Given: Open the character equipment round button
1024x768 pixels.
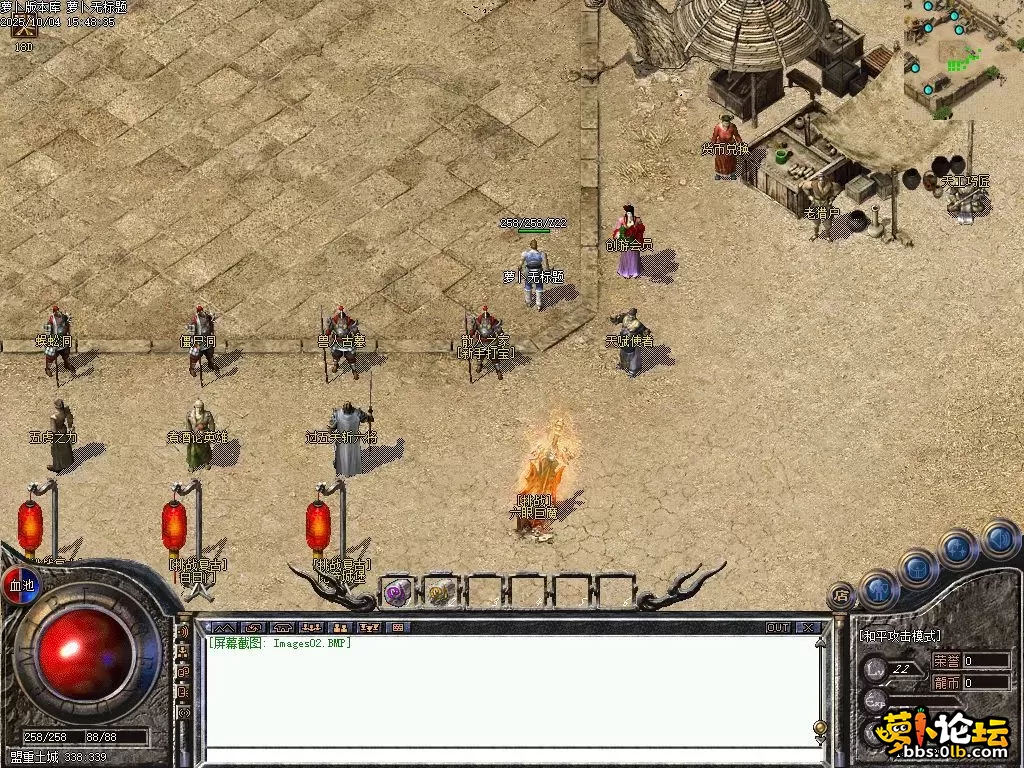Looking at the screenshot, I should pos(879,588).
